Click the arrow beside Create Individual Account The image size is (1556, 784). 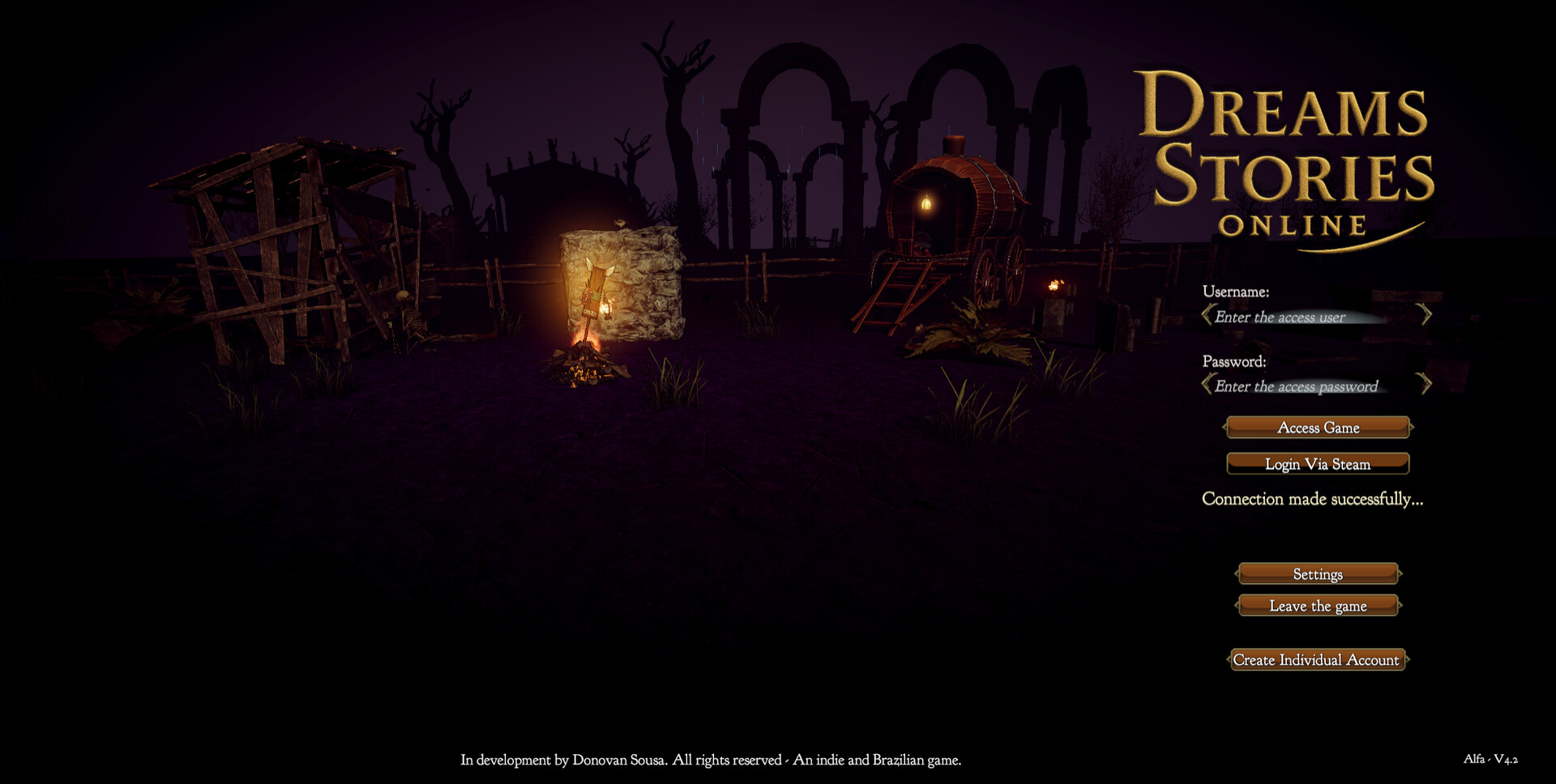point(1408,660)
